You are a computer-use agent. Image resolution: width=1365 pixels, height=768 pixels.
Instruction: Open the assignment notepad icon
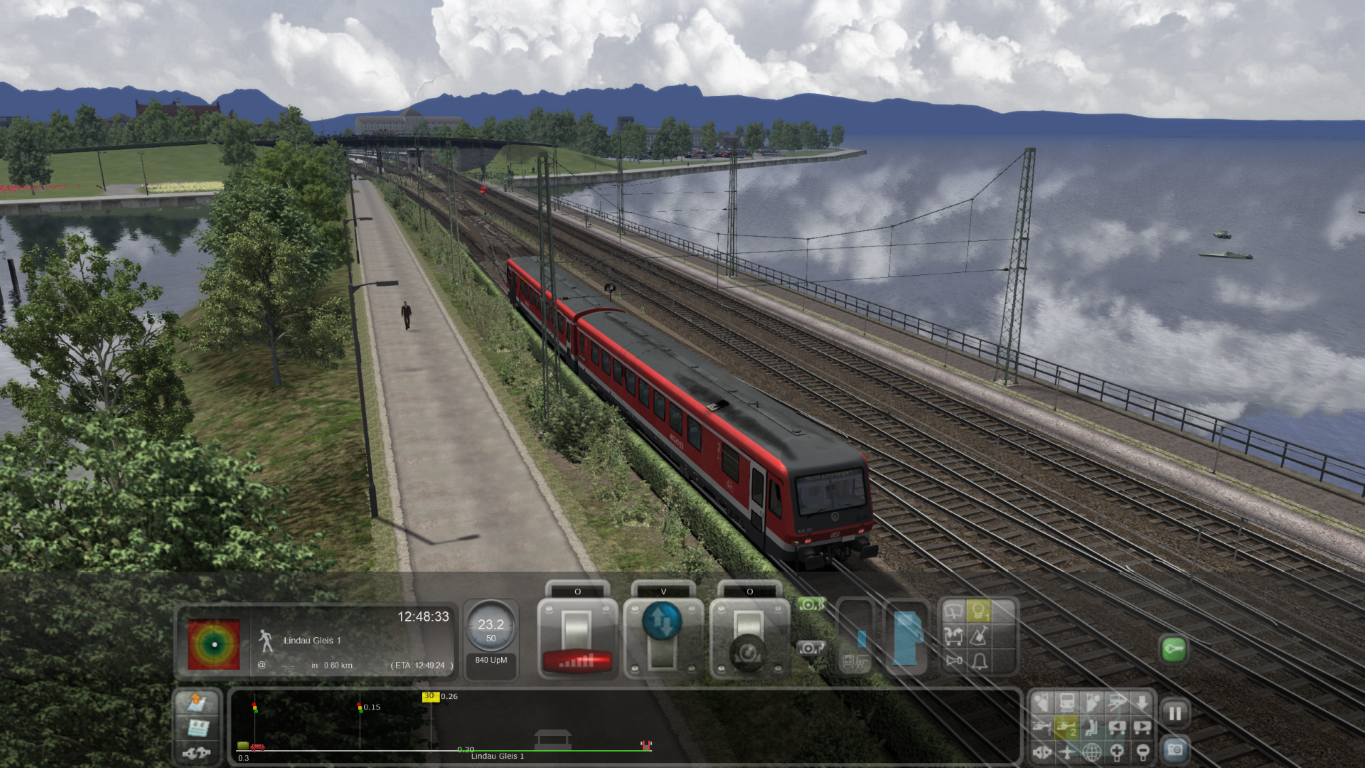197,727
